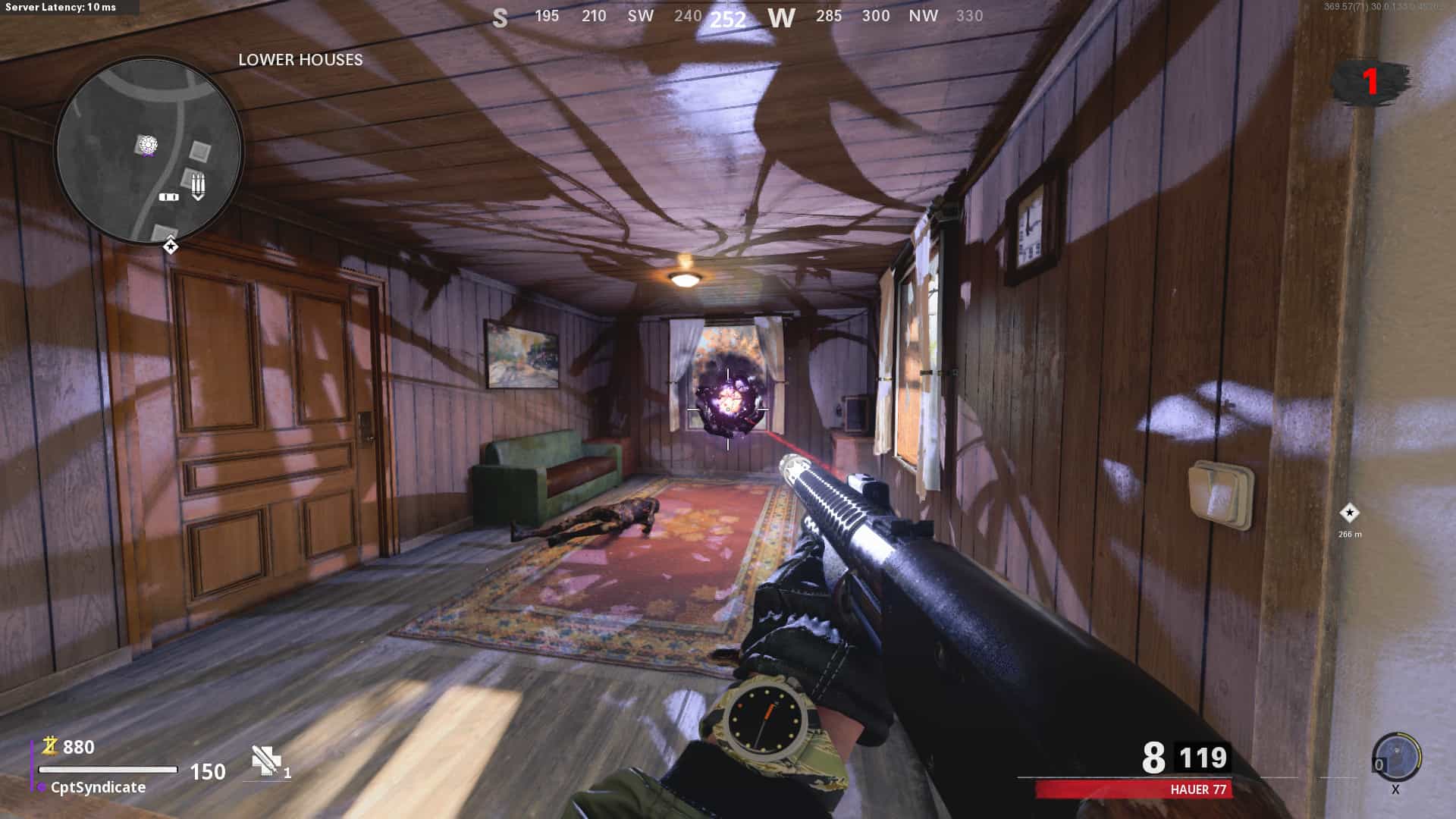The height and width of the screenshot is (819, 1456).
Task: Use the stim shot equipment icon
Action: [266, 761]
